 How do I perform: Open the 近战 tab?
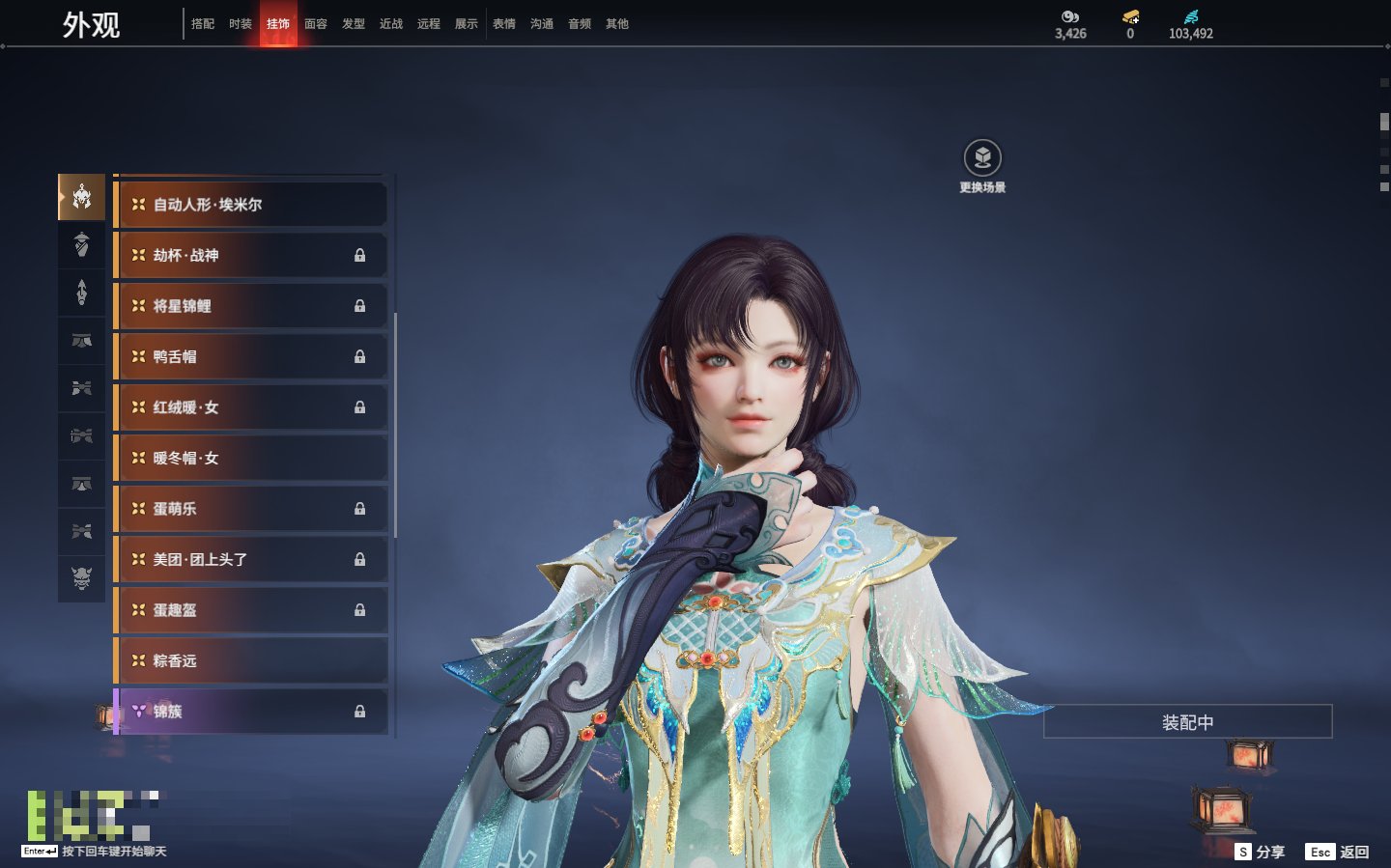[x=391, y=24]
